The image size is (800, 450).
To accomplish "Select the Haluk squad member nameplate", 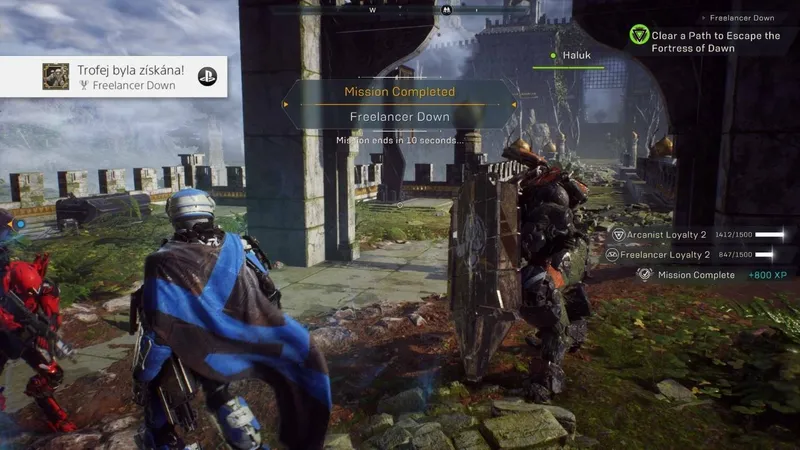I will coord(577,56).
